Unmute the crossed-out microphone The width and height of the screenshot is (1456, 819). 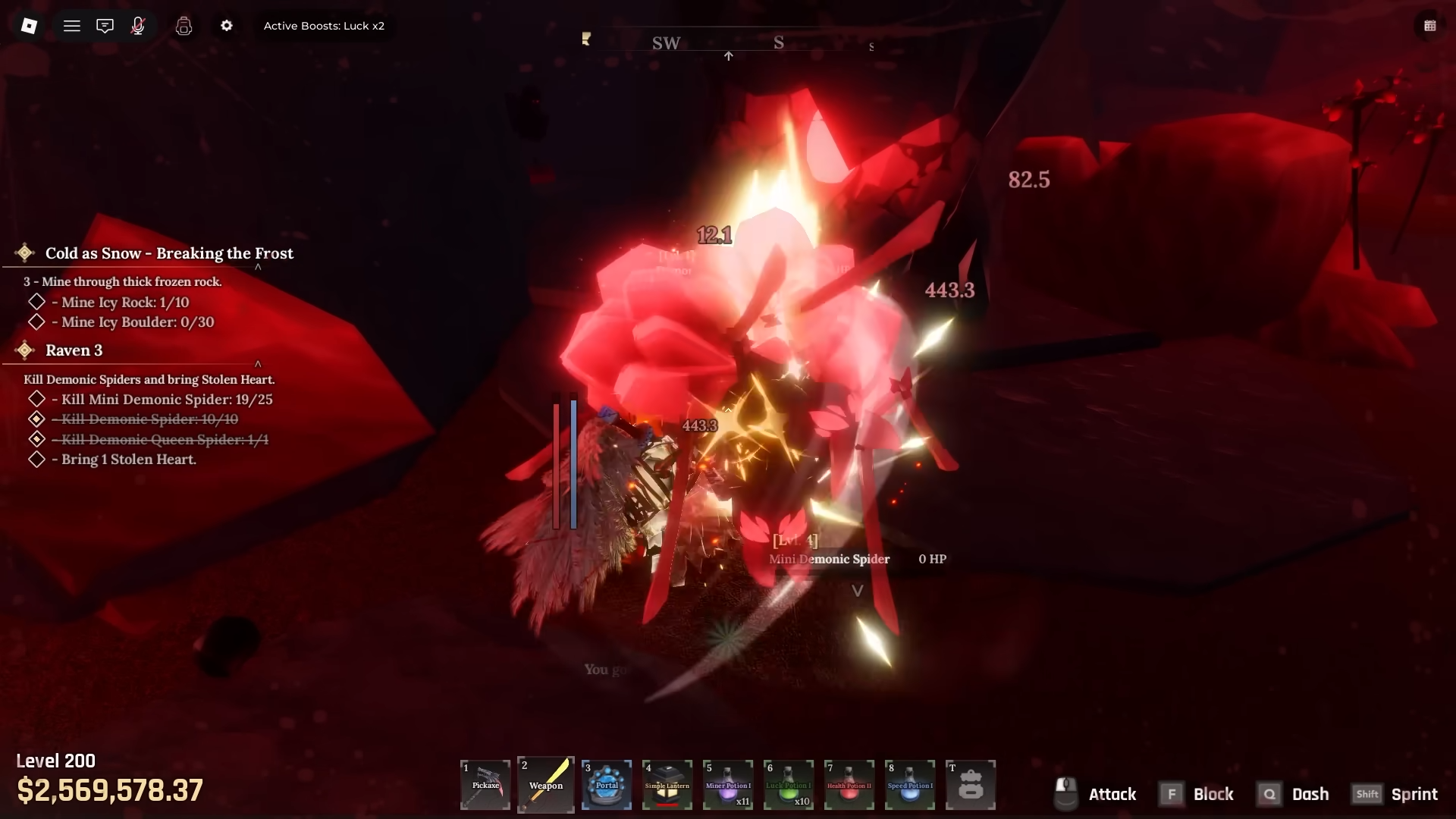pos(138,26)
